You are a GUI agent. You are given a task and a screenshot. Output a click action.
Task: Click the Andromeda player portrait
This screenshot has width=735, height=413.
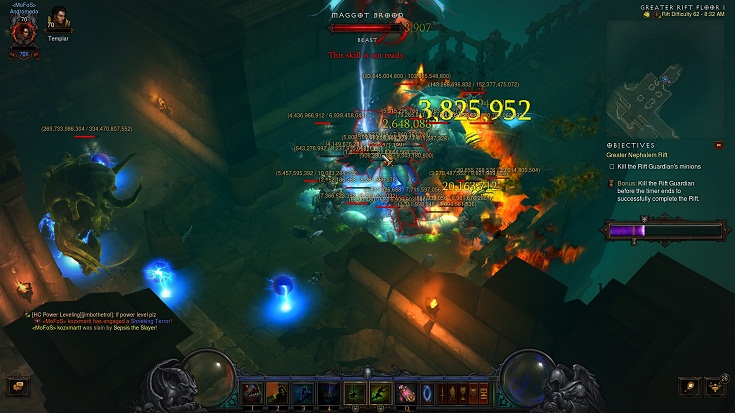[x=22, y=31]
